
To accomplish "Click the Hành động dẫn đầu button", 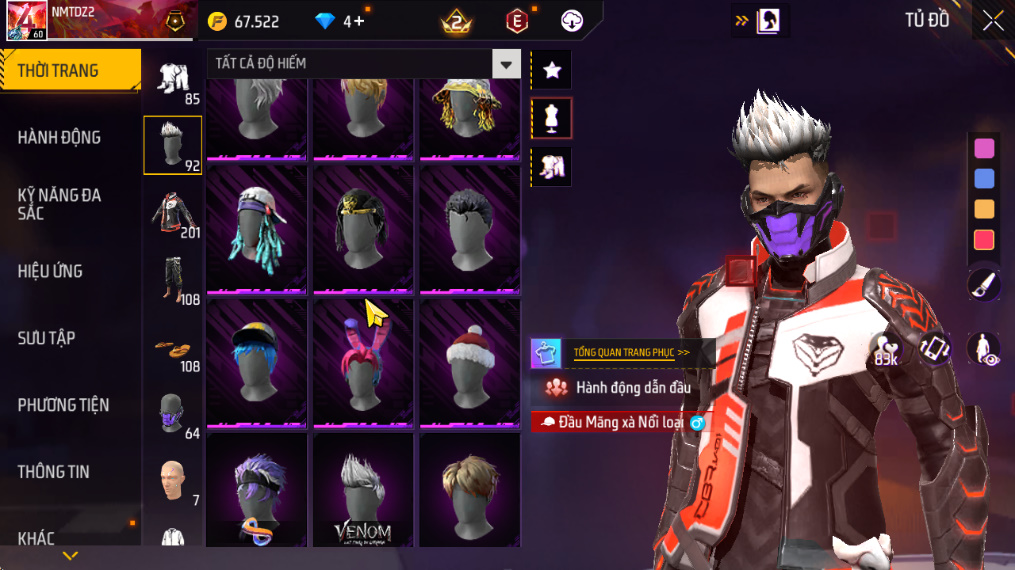I will click(620, 387).
